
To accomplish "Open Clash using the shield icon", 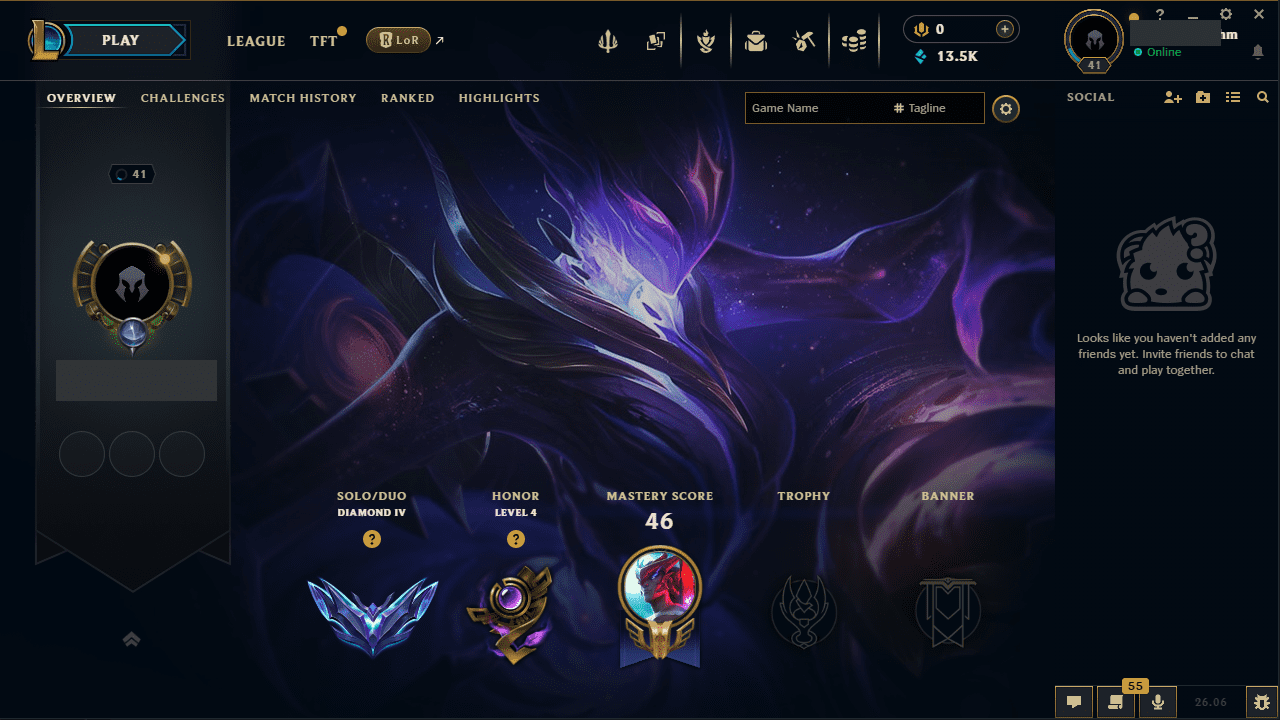I will (x=706, y=41).
